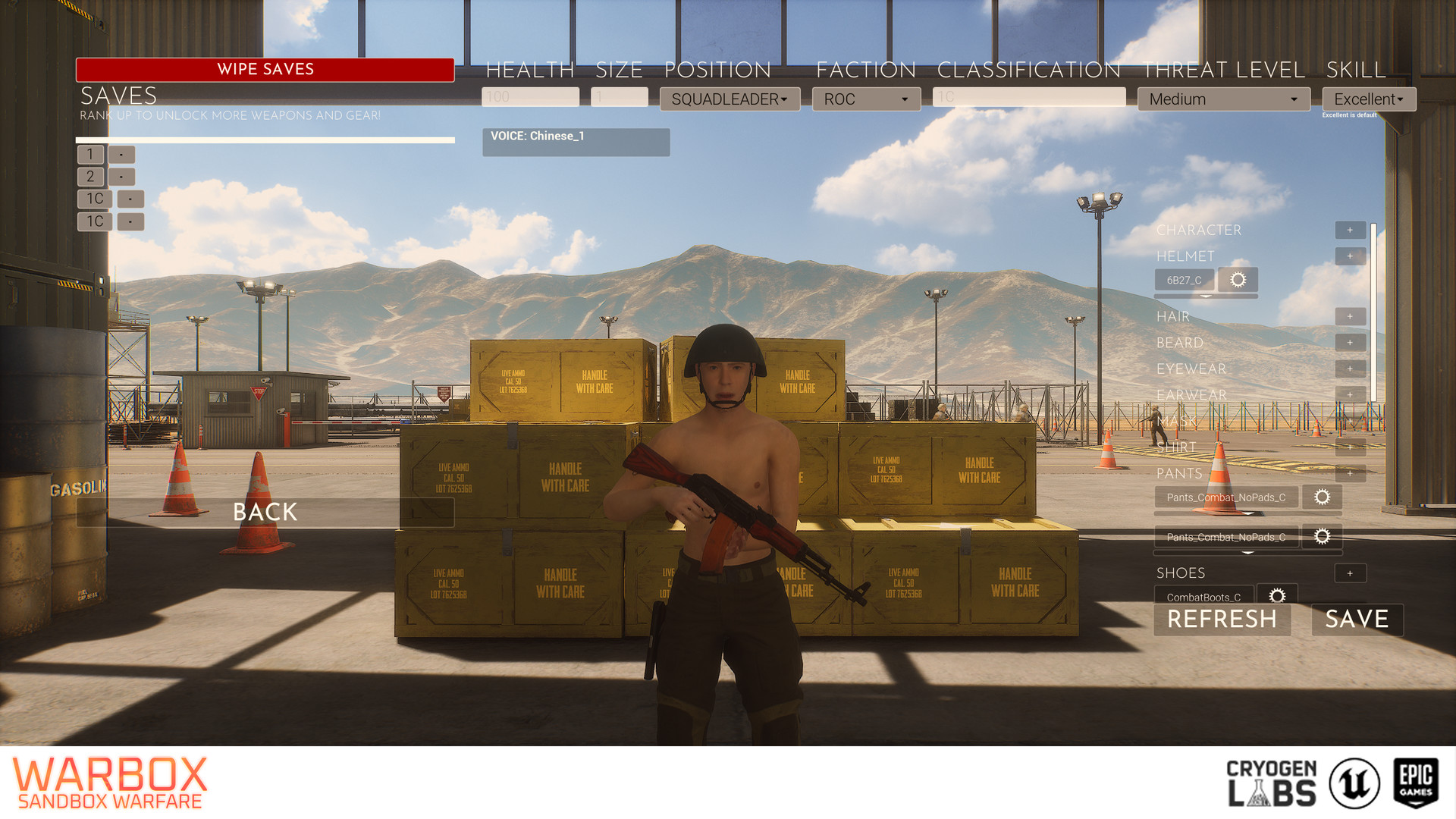Add EYEWEAR using the plus icon
Screen dimensions: 1456x819
click(1351, 369)
